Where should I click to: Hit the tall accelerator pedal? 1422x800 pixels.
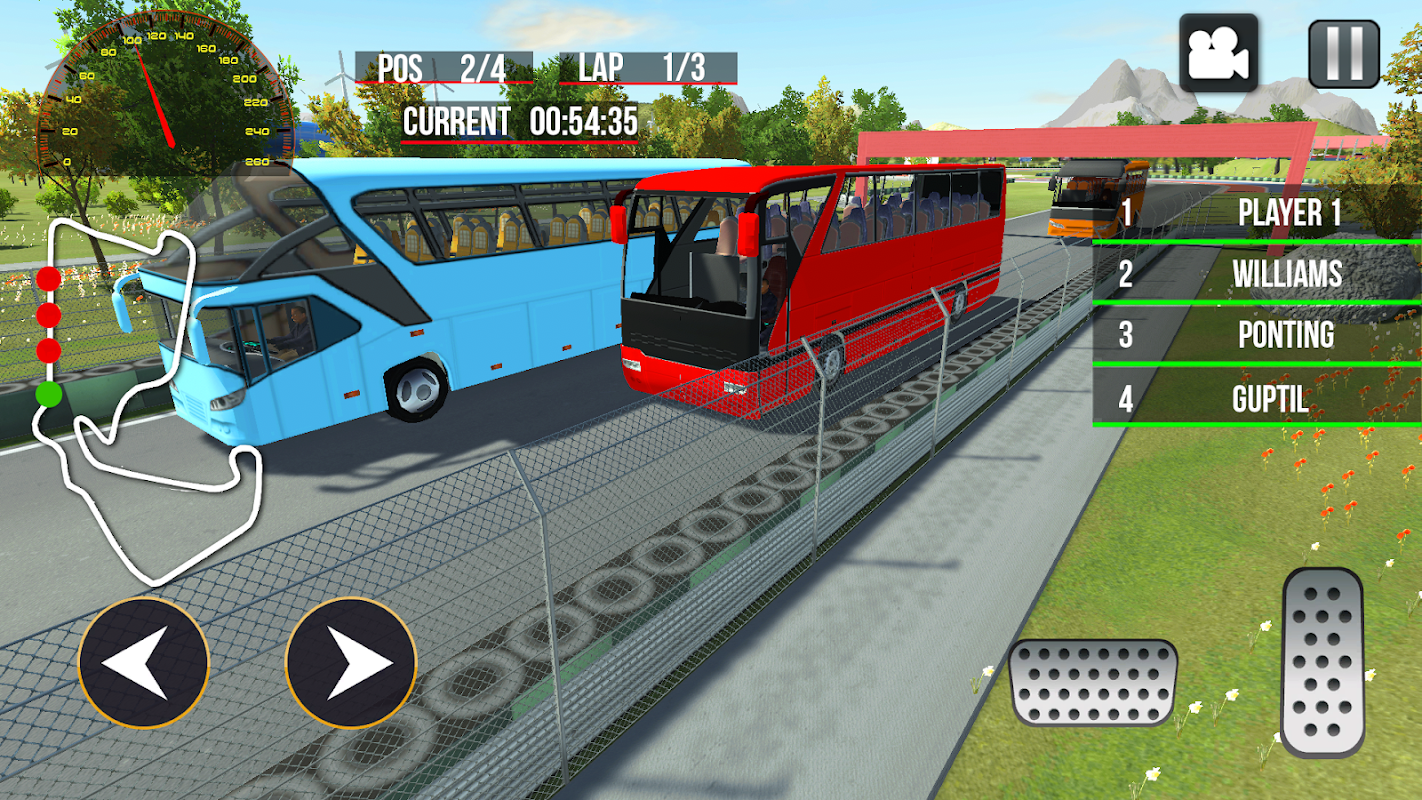pyautogui.click(x=1322, y=662)
